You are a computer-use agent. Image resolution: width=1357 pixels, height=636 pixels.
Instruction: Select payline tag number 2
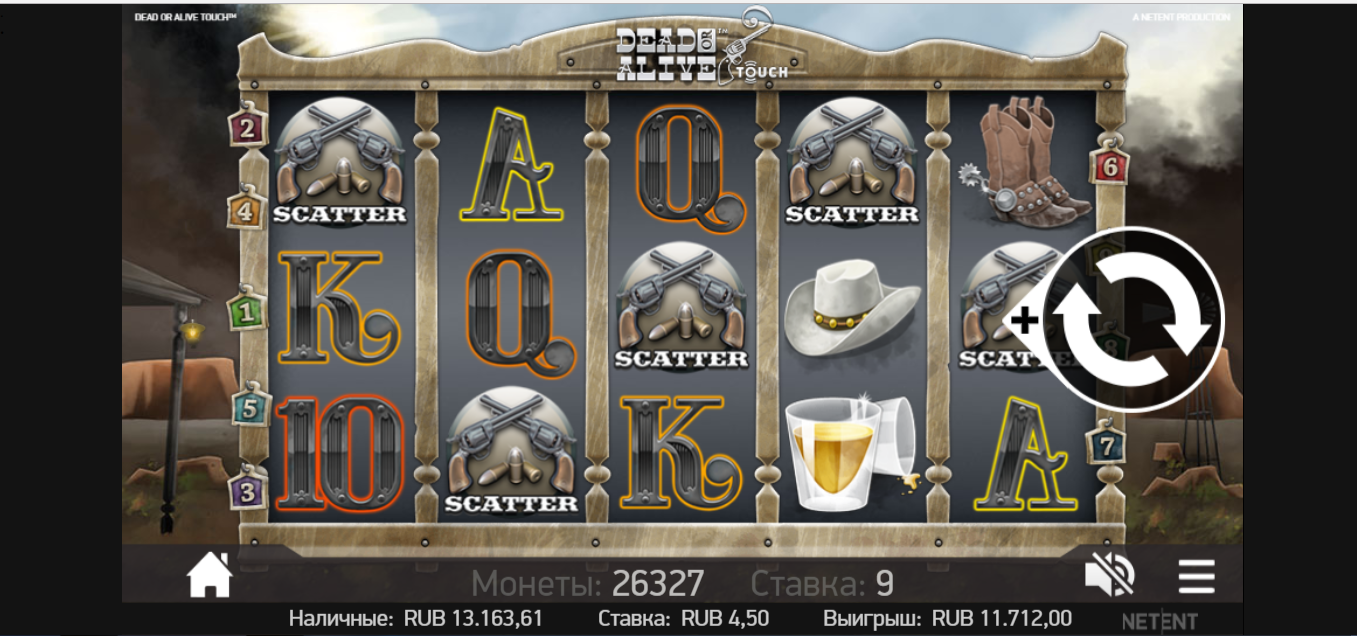(247, 128)
